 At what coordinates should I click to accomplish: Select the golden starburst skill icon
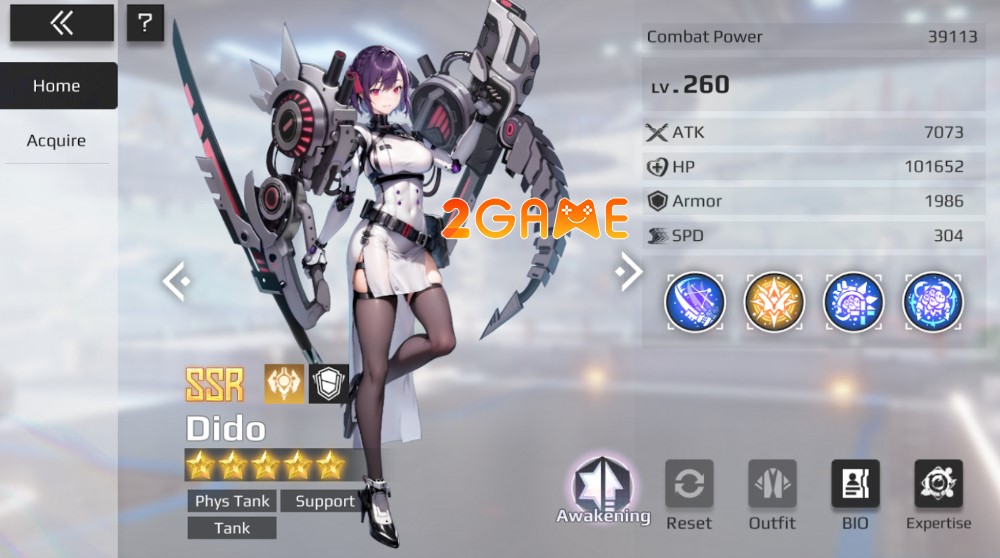tap(774, 301)
